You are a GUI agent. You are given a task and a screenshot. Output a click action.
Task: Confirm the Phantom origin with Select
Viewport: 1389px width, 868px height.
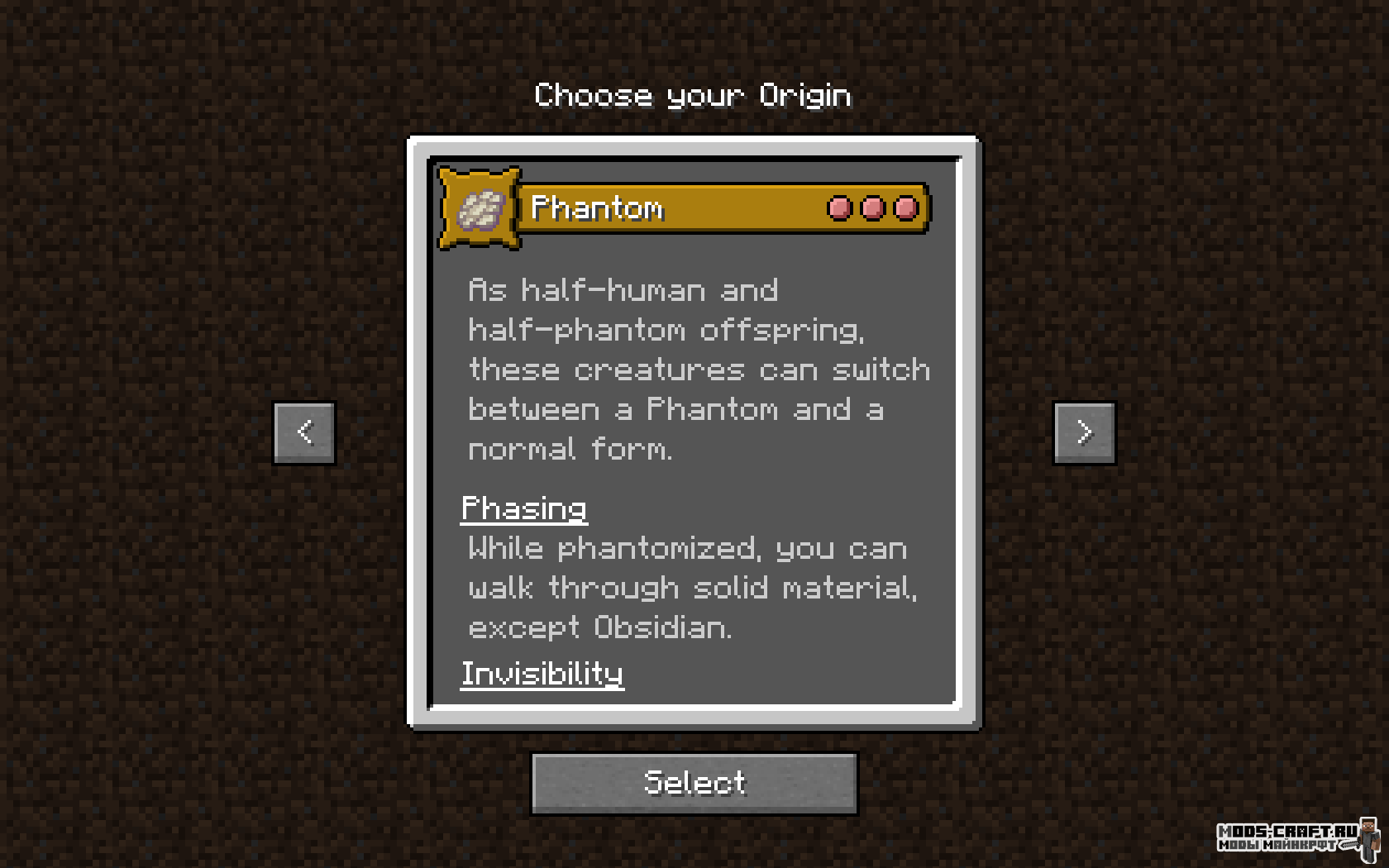pyautogui.click(x=694, y=783)
